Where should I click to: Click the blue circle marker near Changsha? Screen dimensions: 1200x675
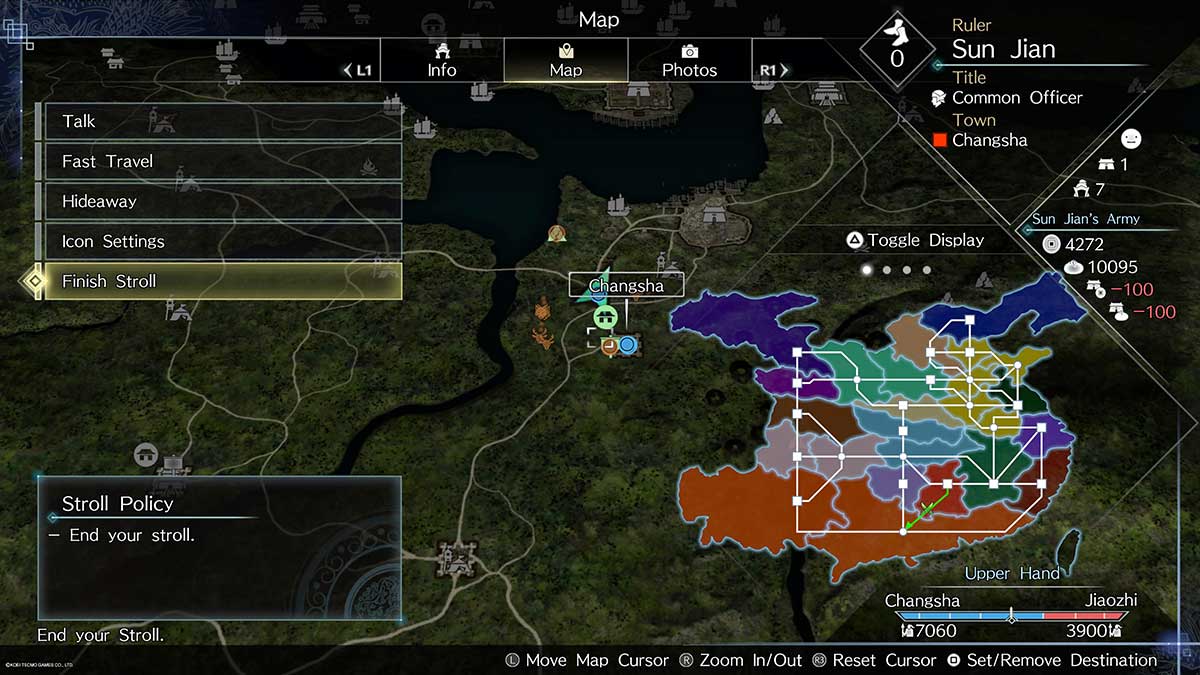click(x=628, y=345)
